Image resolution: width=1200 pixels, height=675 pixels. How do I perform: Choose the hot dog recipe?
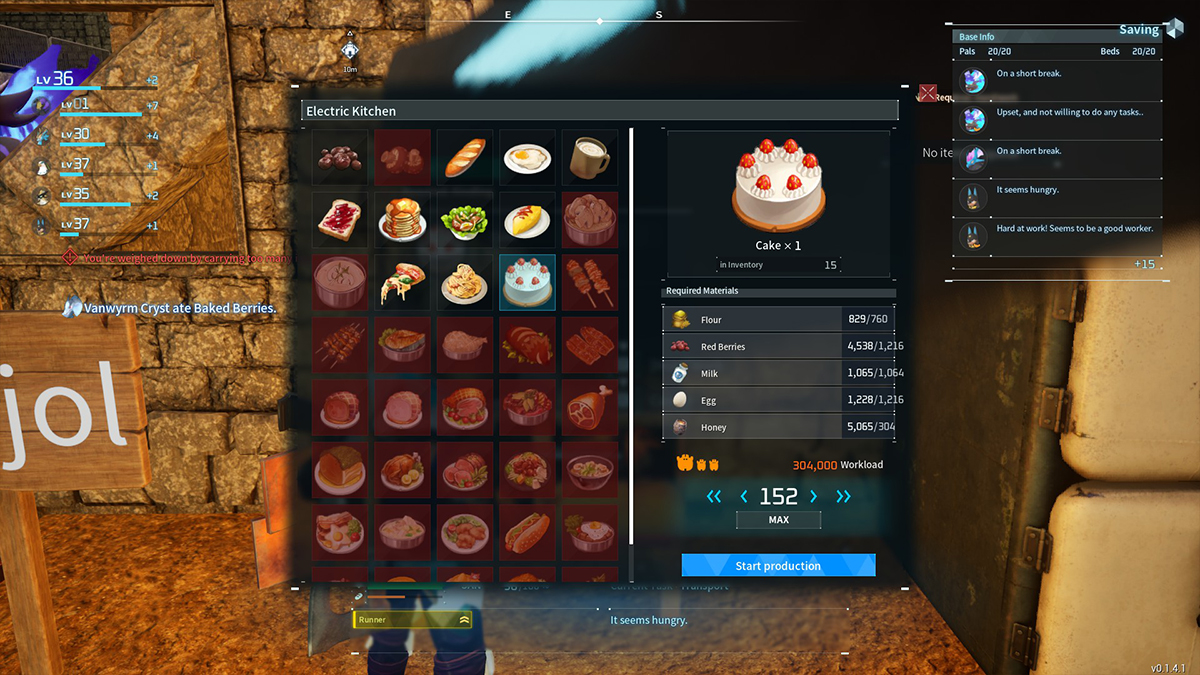click(527, 531)
